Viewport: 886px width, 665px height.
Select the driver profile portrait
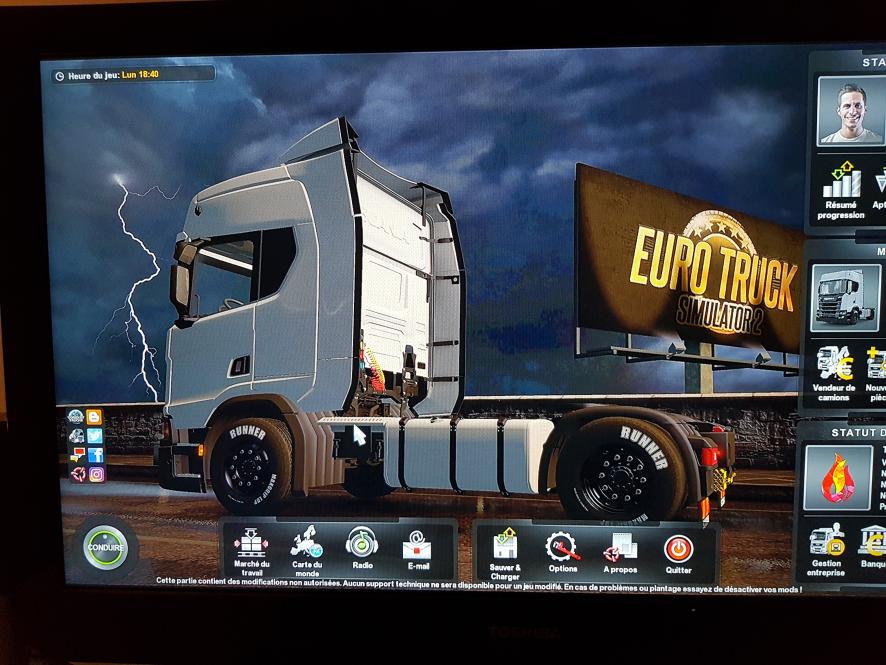click(850, 109)
